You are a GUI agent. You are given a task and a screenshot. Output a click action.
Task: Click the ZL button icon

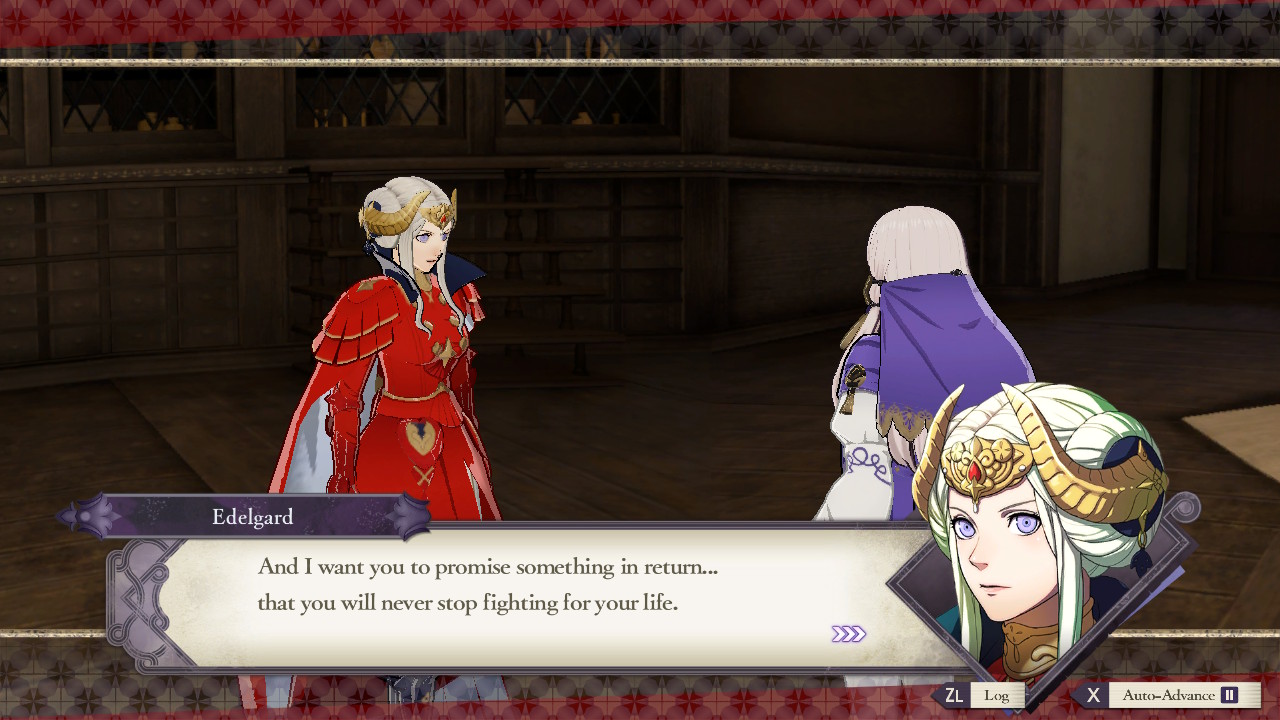[957, 693]
